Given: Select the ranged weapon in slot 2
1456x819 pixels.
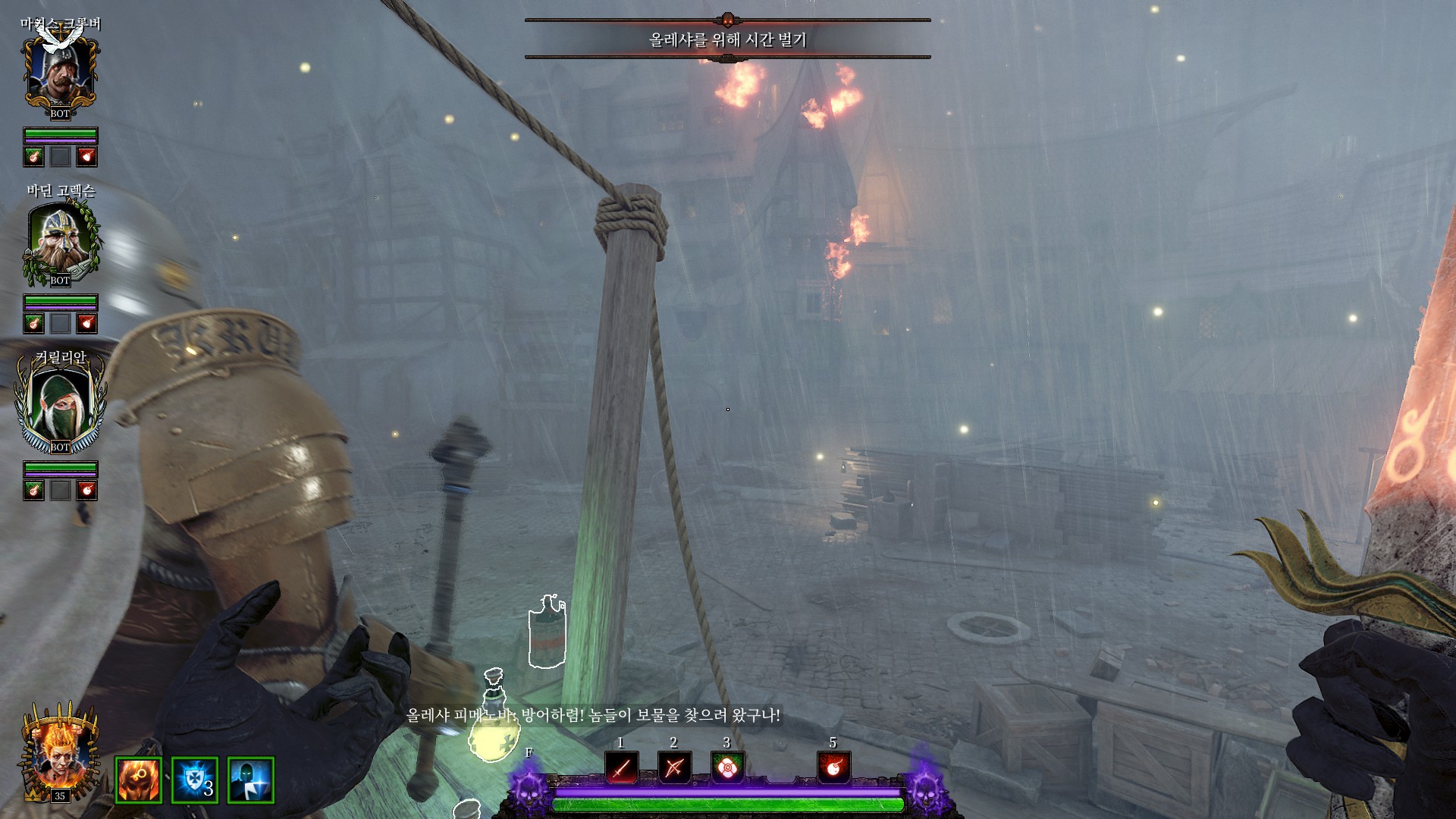Looking at the screenshot, I should tap(674, 768).
